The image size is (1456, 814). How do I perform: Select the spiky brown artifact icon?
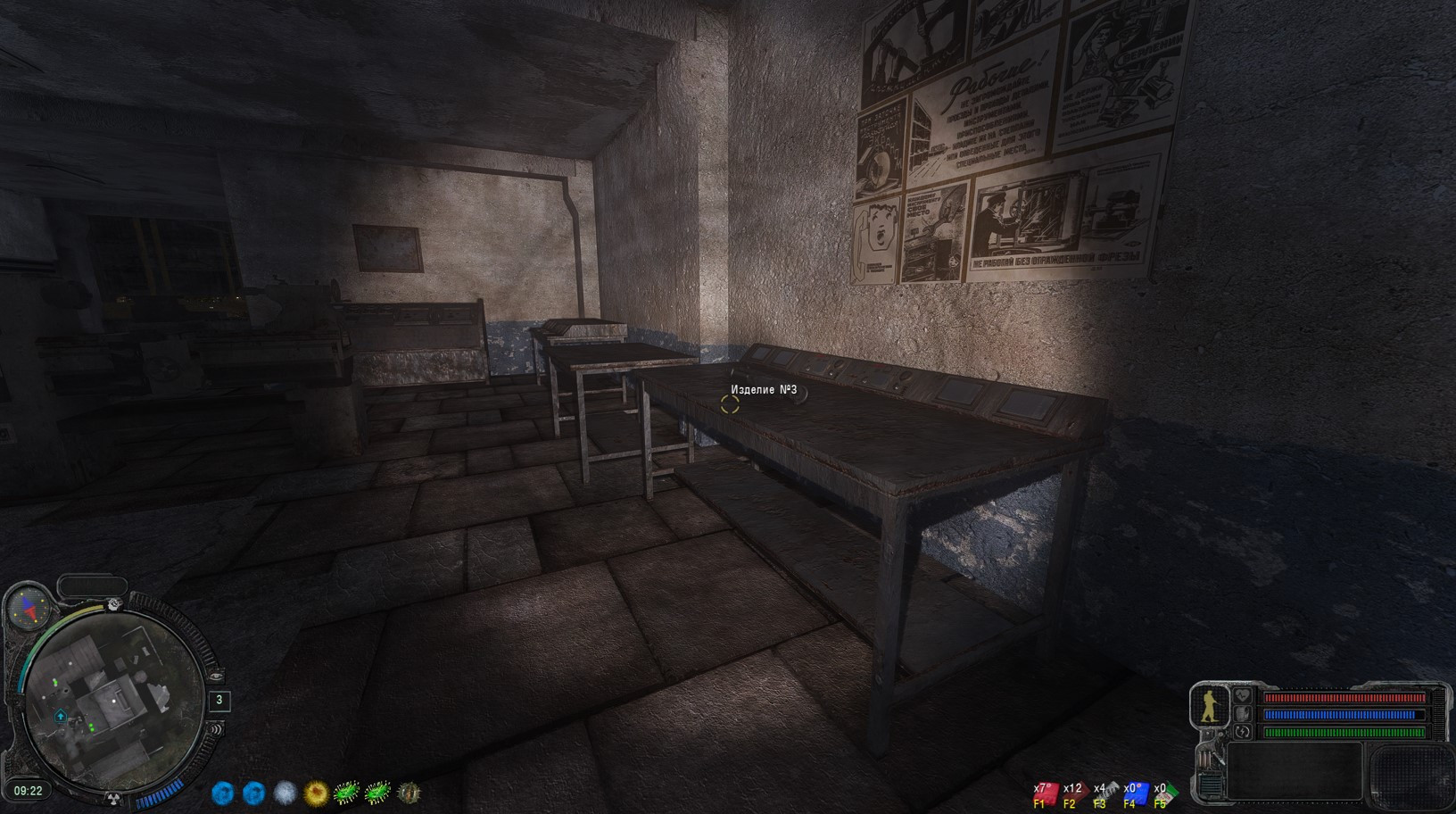pyautogui.click(x=409, y=792)
